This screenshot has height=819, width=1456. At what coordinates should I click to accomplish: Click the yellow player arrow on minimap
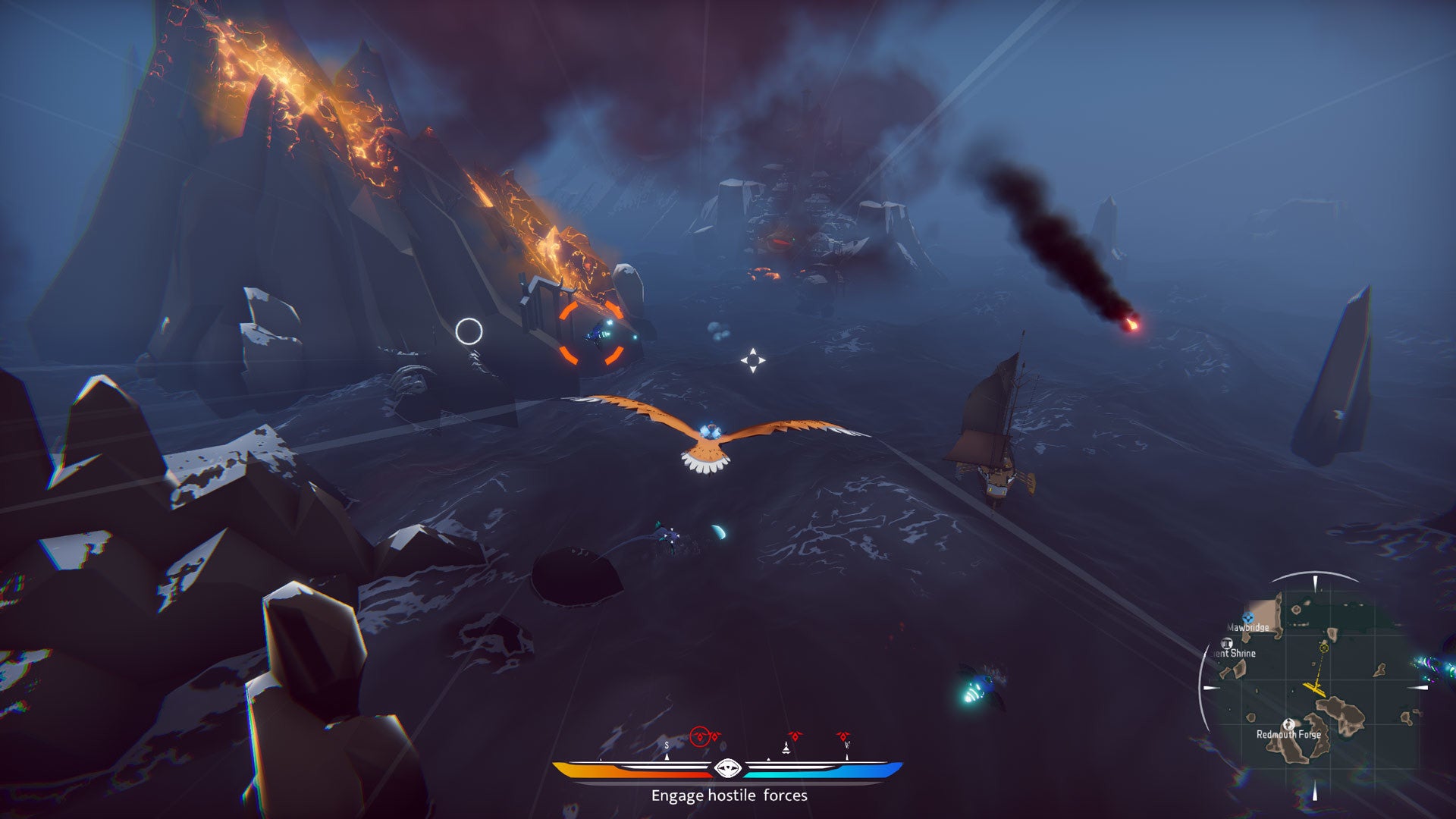1314,688
